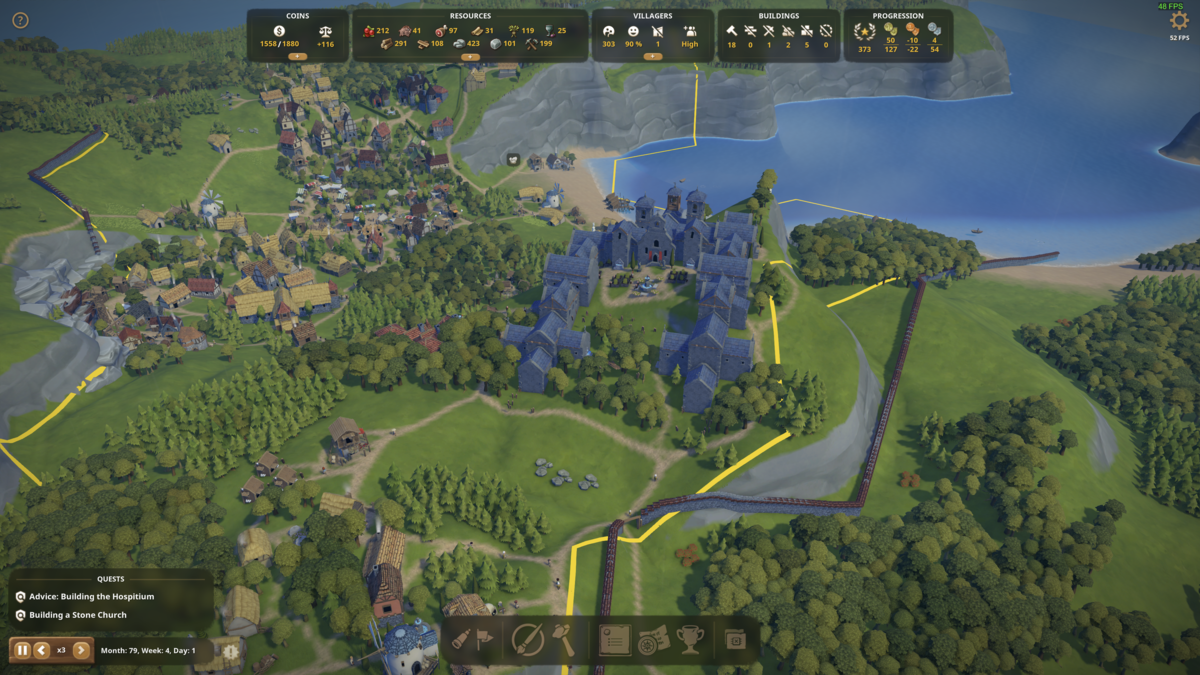
Task: Open the Building a Stone Church quest
Action: point(78,615)
